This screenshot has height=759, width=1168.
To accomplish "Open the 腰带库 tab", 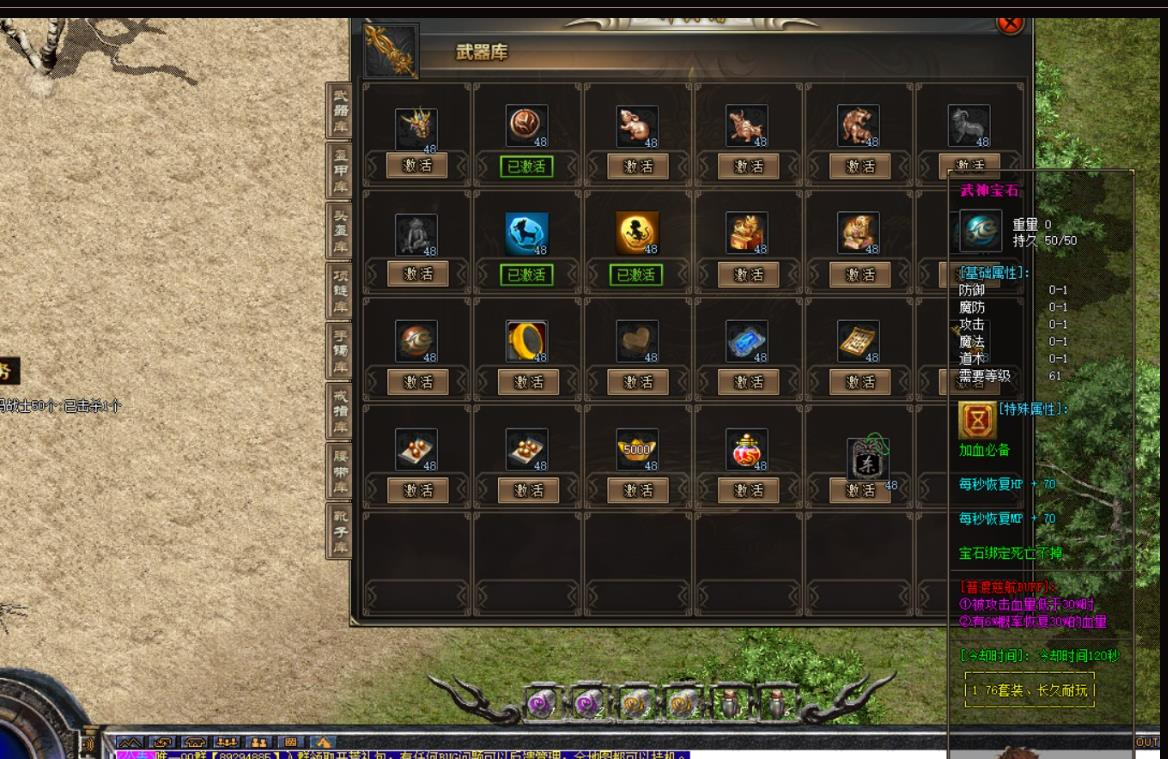I will [x=341, y=470].
